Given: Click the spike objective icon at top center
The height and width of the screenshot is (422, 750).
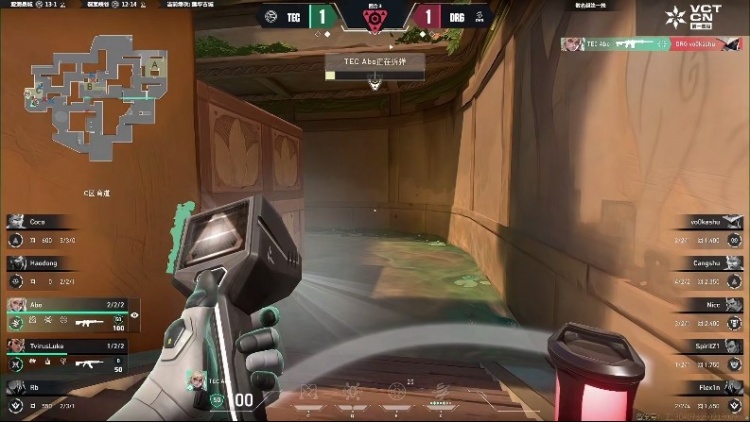Looking at the screenshot, I should point(374,17).
